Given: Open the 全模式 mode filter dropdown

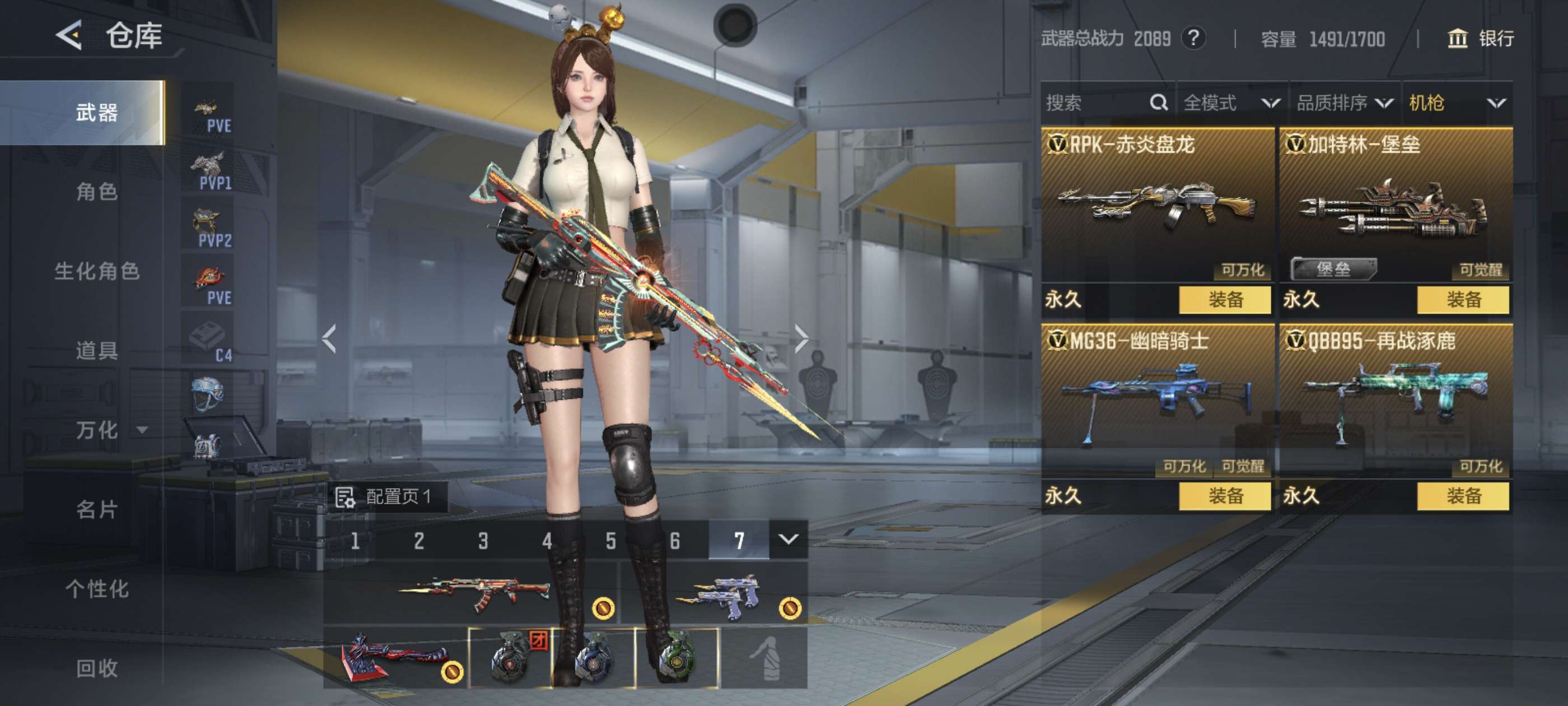Looking at the screenshot, I should (1231, 103).
